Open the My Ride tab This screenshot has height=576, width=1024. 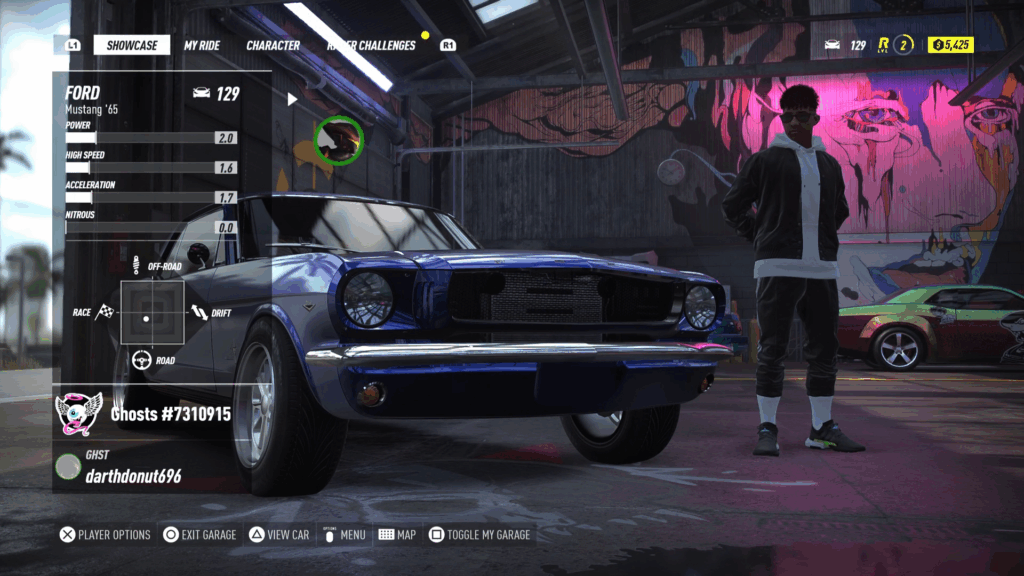point(204,45)
